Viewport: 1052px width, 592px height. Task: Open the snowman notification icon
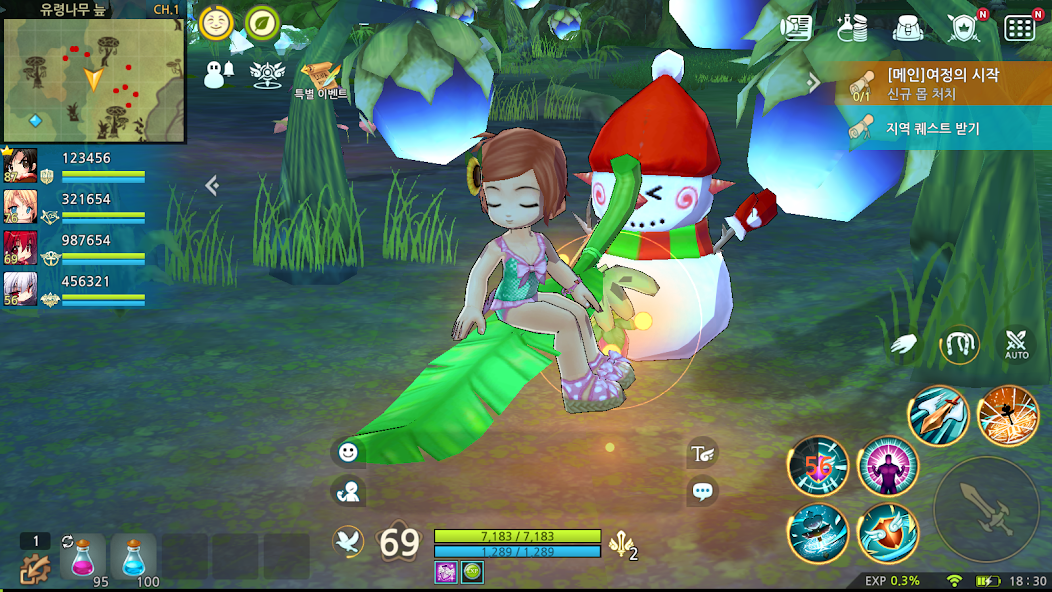click(x=218, y=74)
